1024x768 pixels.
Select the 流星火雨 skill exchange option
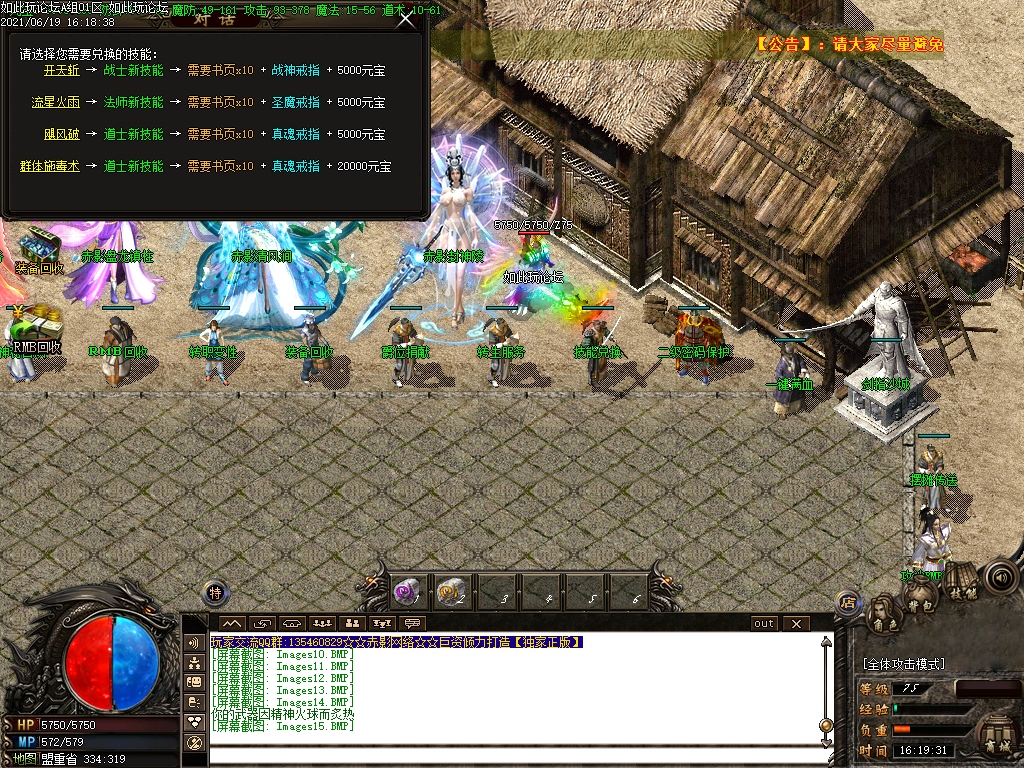coord(55,102)
